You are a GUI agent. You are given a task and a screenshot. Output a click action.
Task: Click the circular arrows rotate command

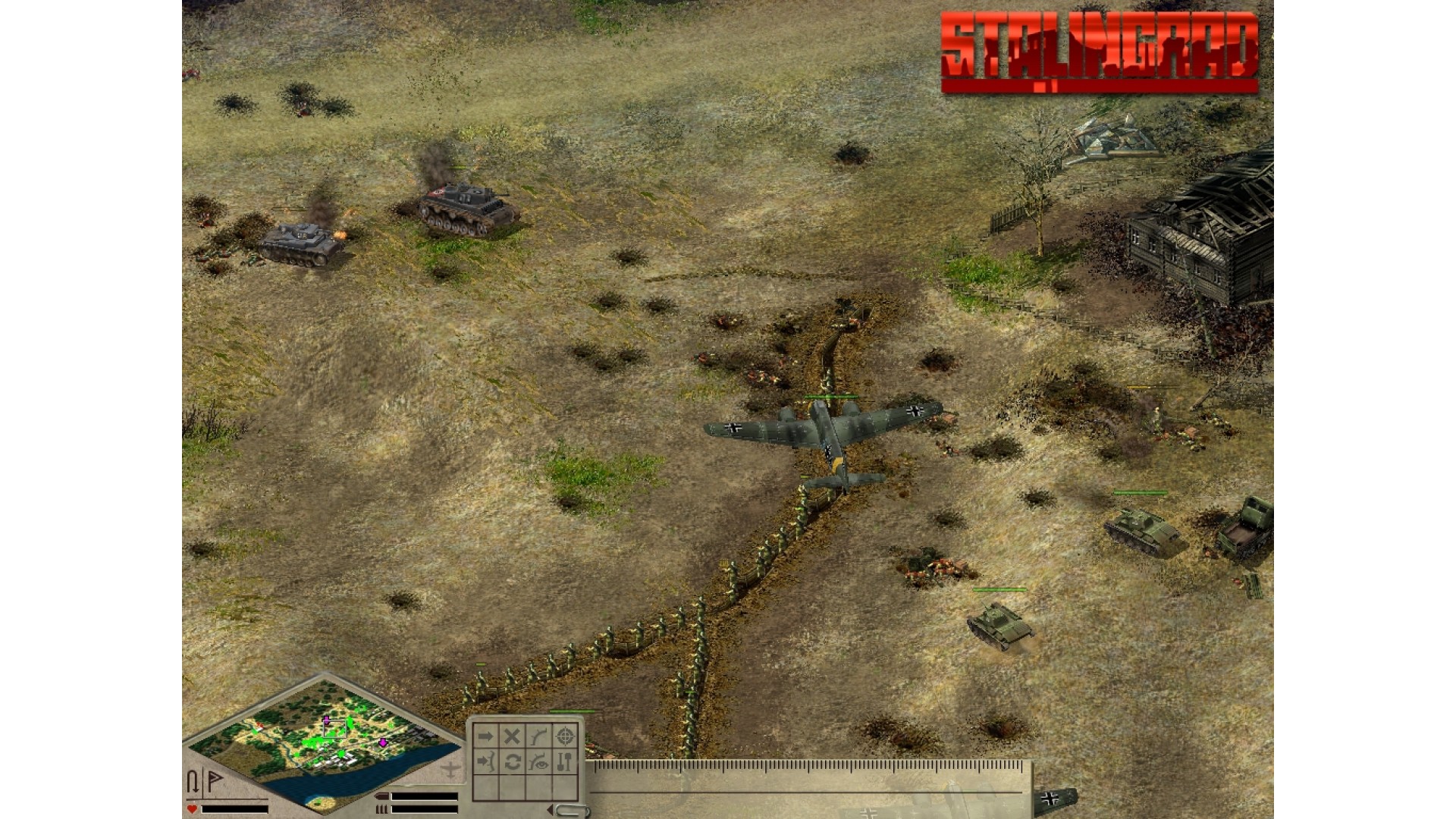click(512, 762)
